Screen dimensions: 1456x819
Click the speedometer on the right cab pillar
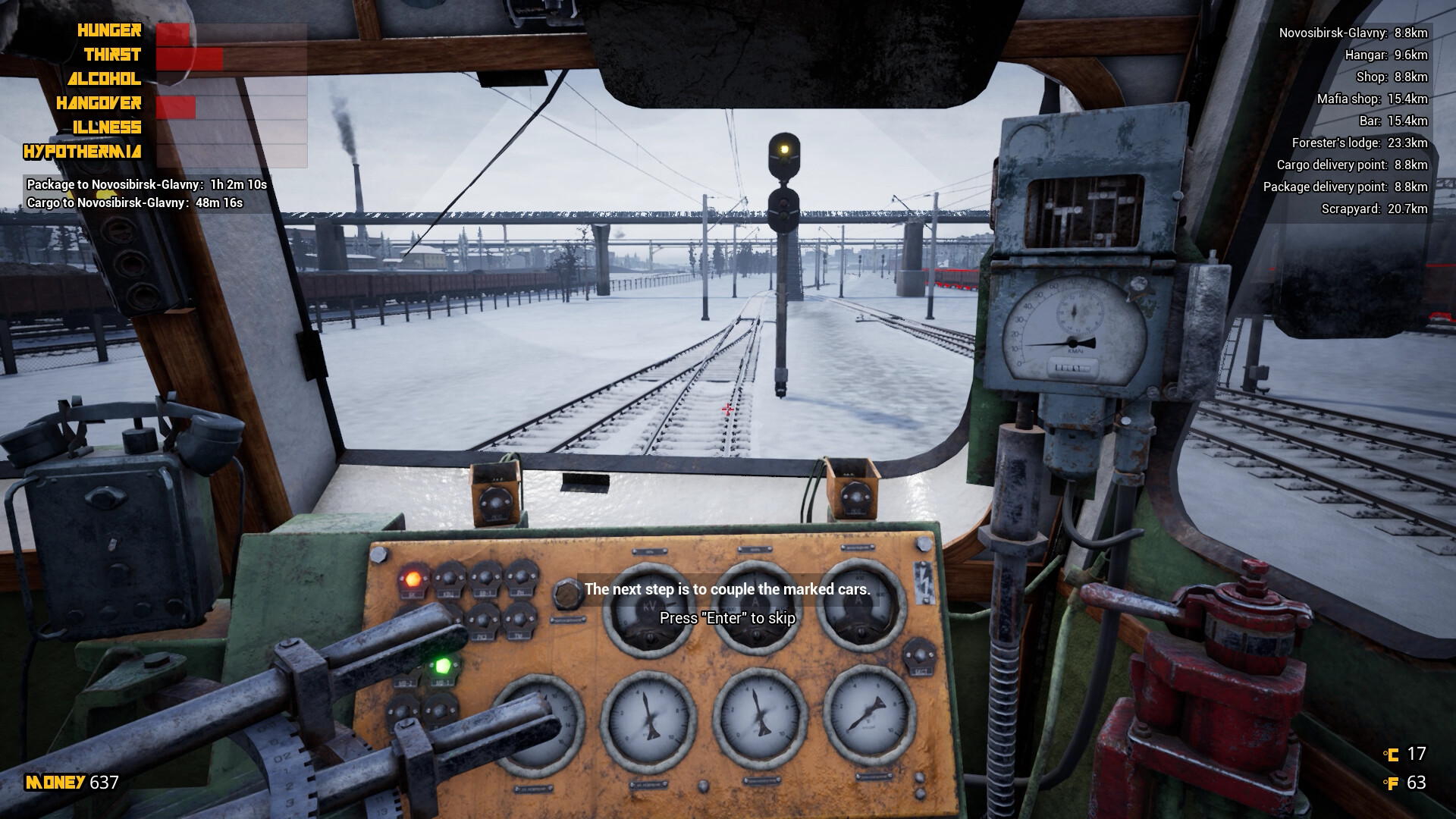click(x=1073, y=322)
